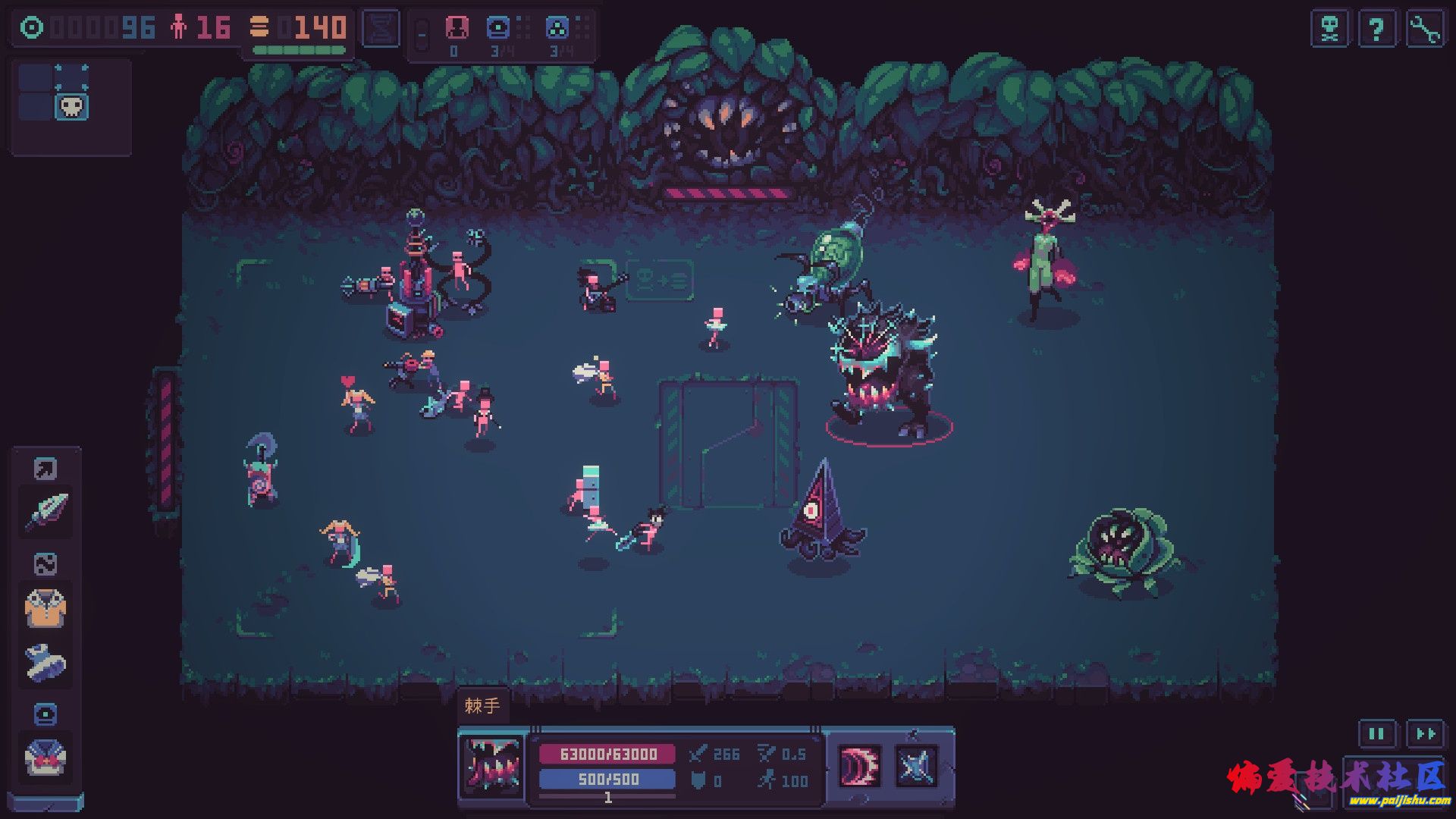Select the orange polo shirt item
The image size is (1456, 819).
pyautogui.click(x=45, y=608)
